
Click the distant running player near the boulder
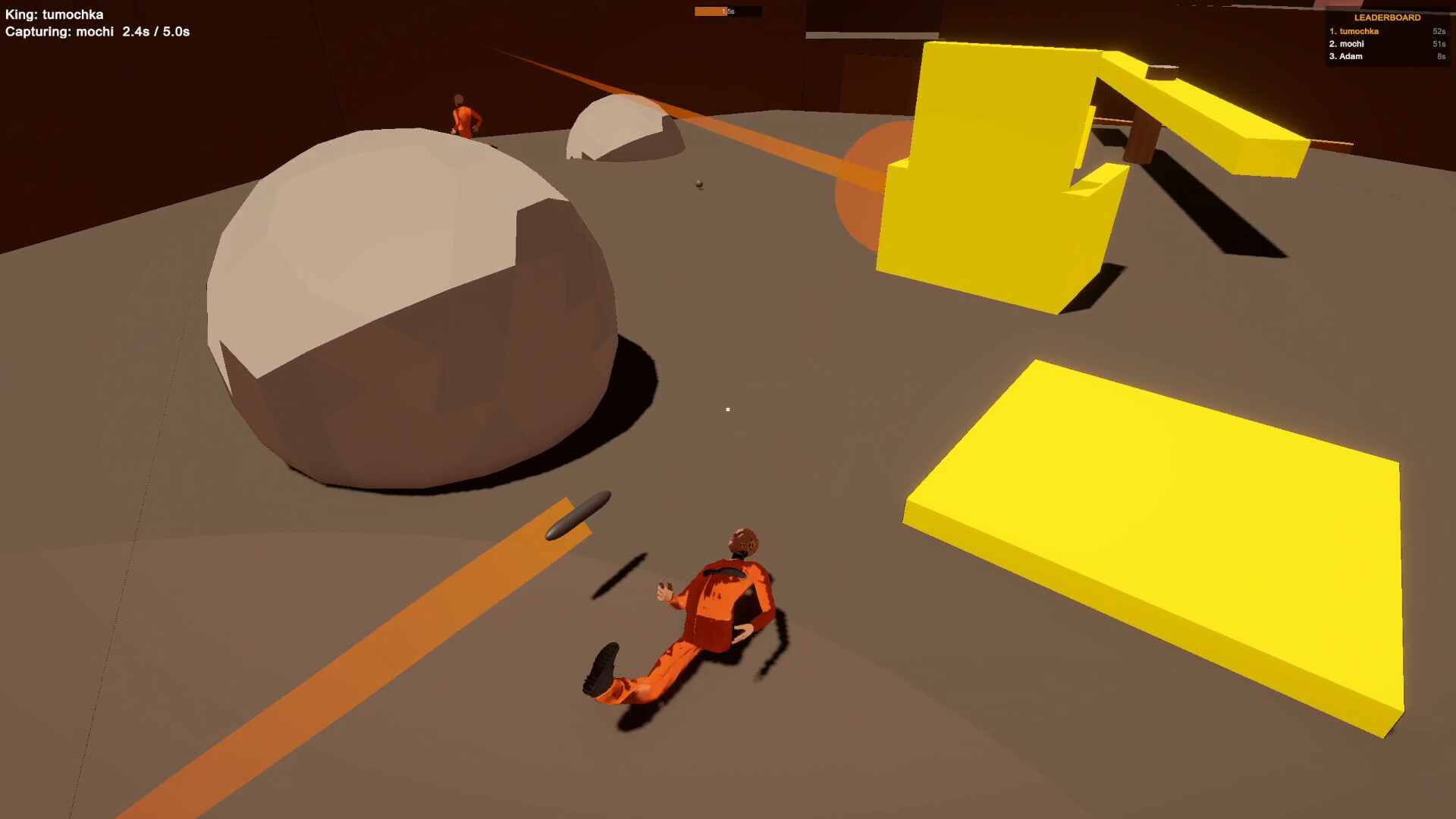pos(464,114)
